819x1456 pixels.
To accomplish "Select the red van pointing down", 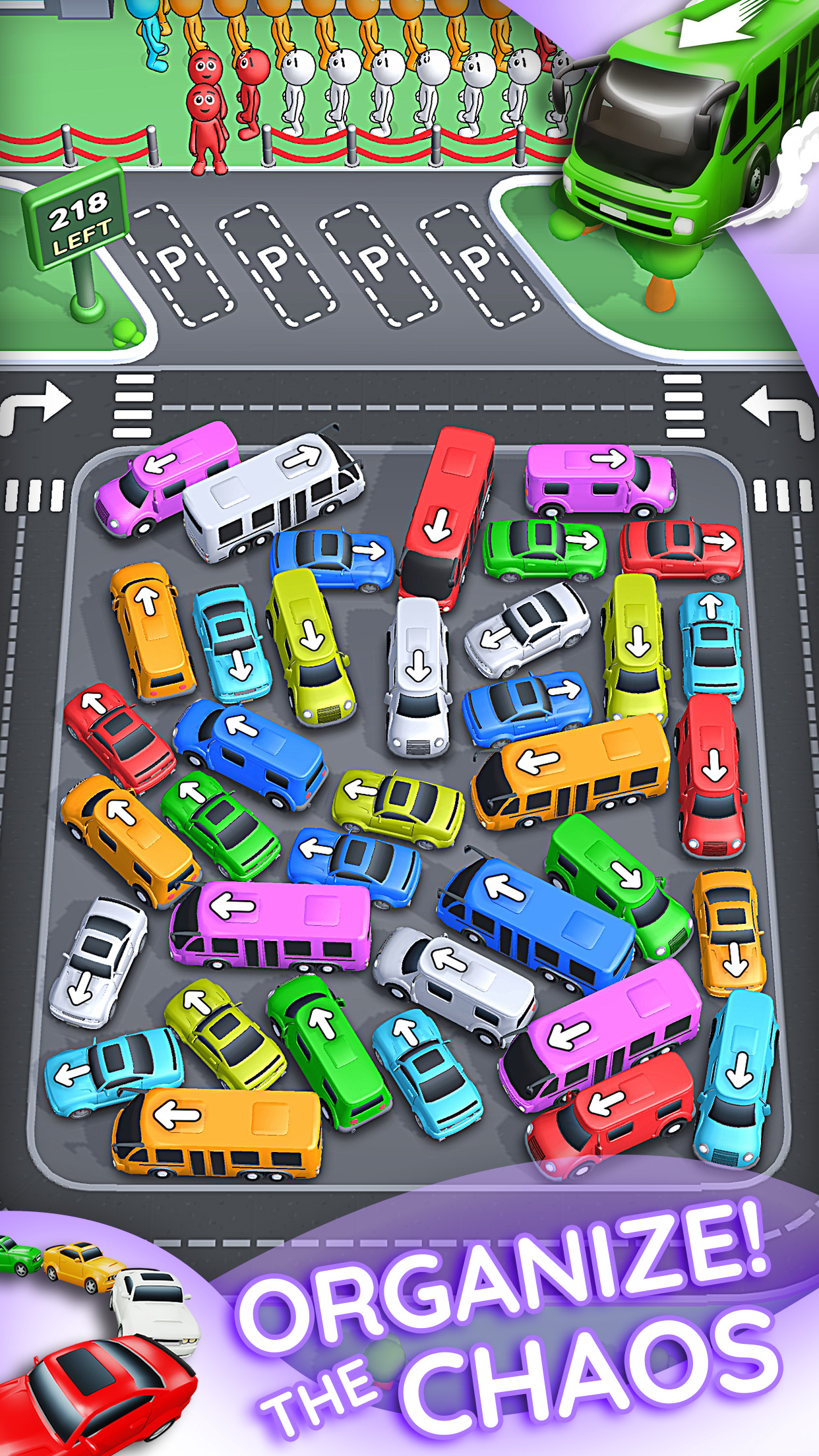I will point(711,773).
